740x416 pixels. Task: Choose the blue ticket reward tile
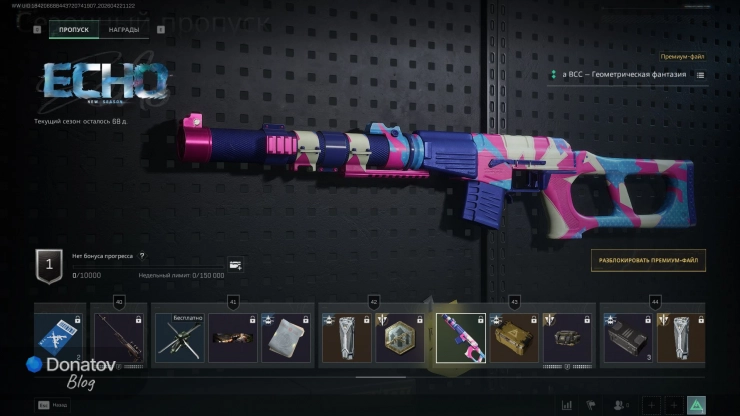(60, 337)
